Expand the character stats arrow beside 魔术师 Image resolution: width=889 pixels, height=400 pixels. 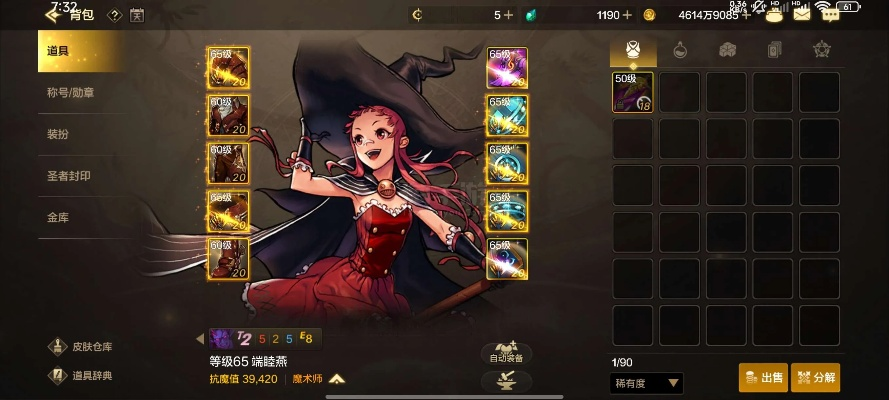(x=337, y=379)
